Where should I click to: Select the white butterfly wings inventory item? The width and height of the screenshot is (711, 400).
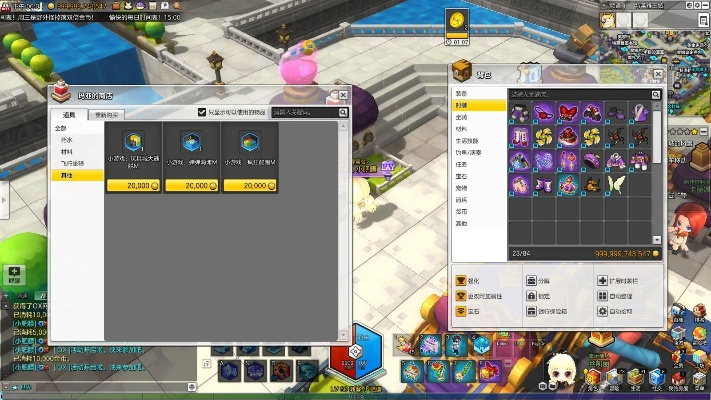(613, 185)
